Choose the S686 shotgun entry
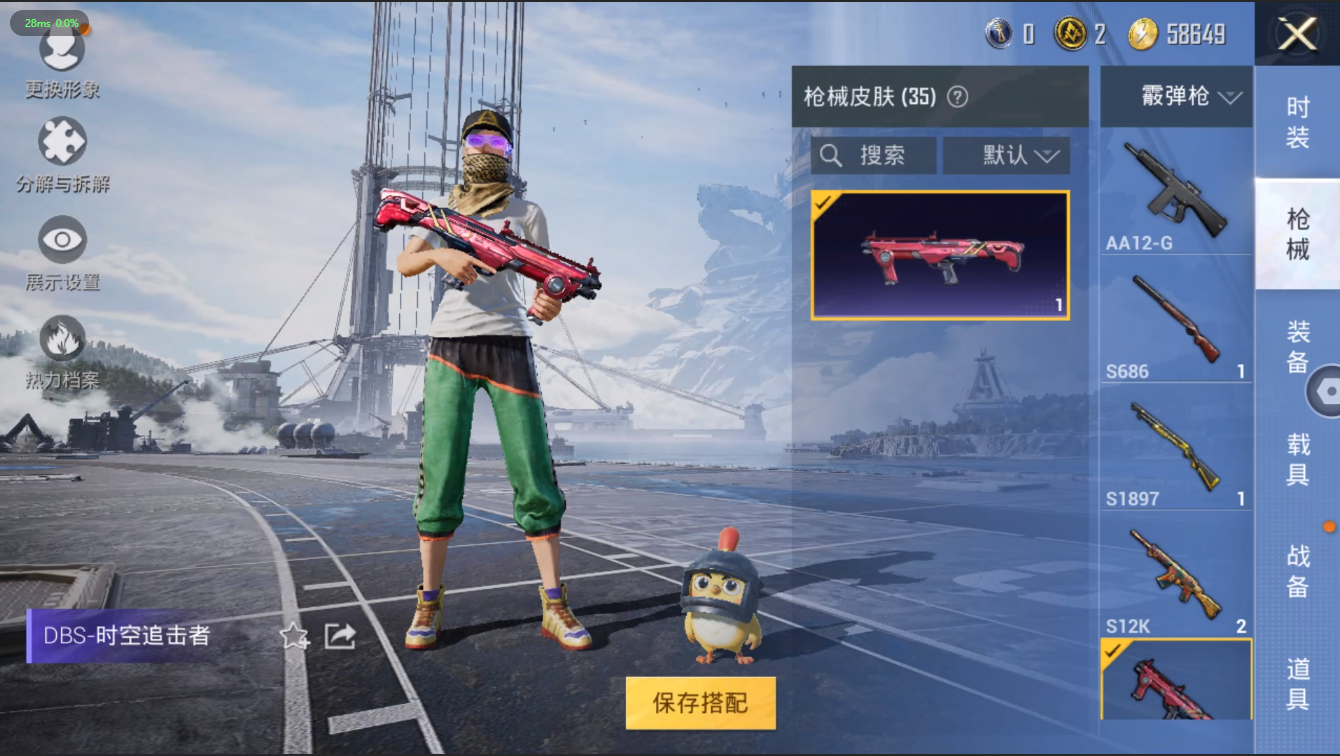The width and height of the screenshot is (1340, 756). pyautogui.click(x=1176, y=325)
